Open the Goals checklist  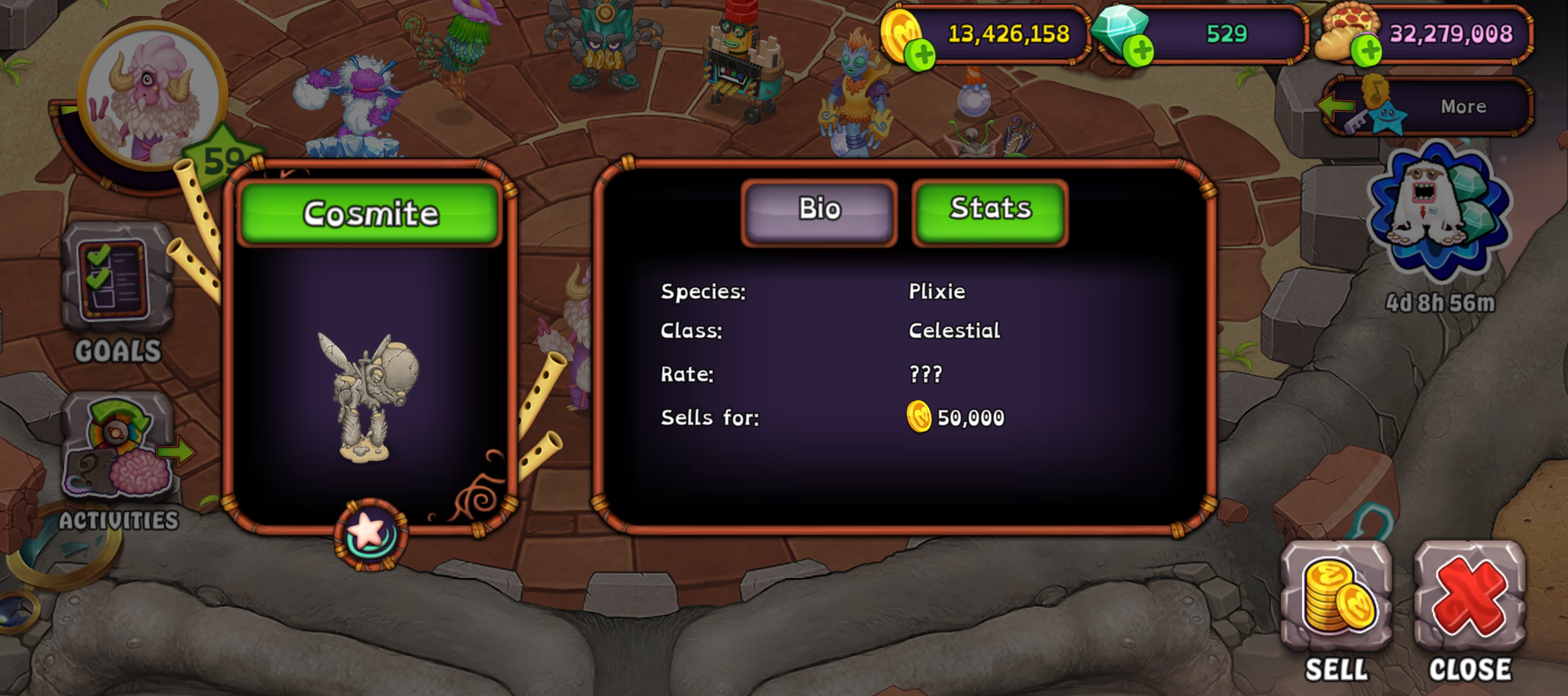tap(117, 290)
